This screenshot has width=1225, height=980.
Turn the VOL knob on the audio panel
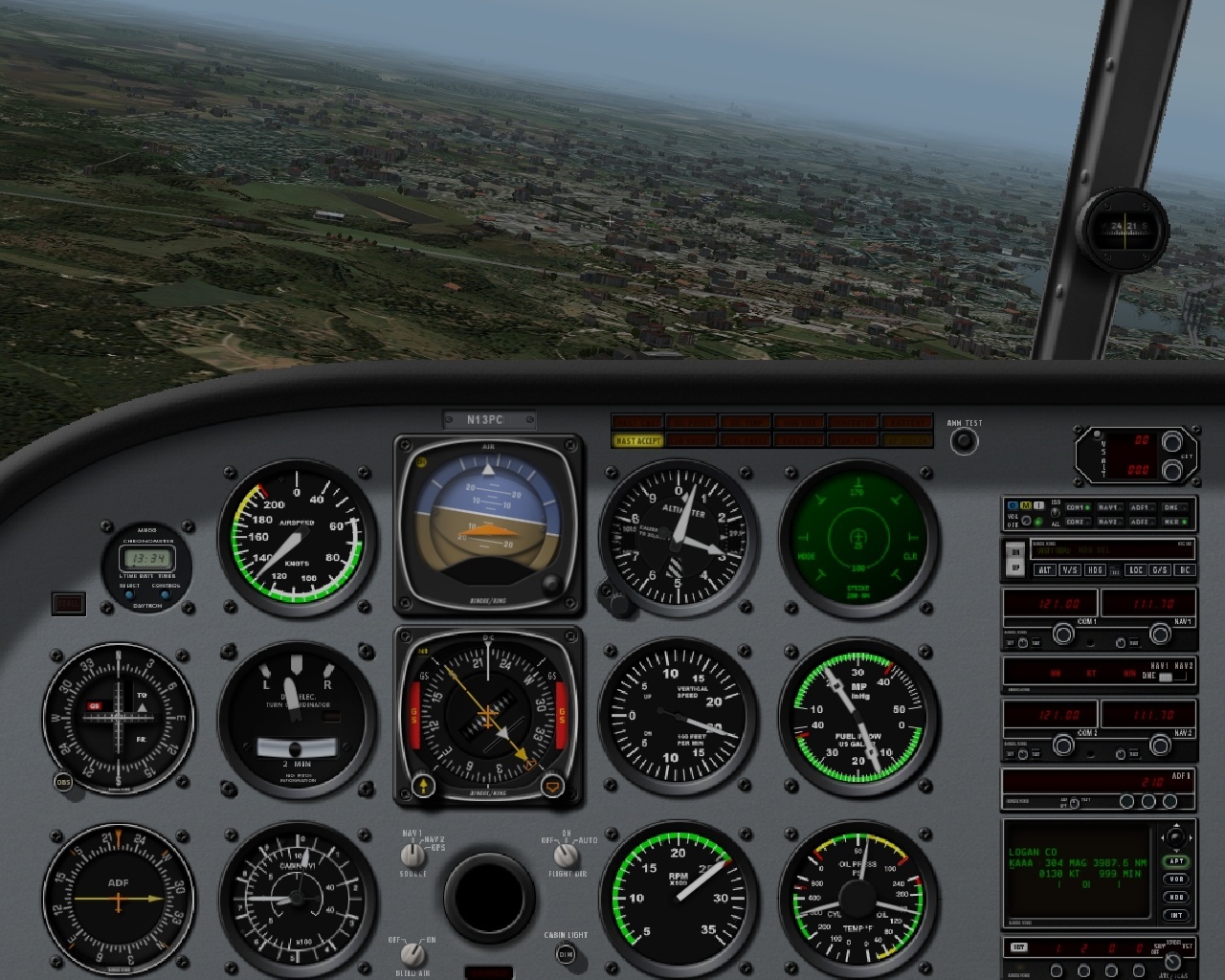(1026, 521)
